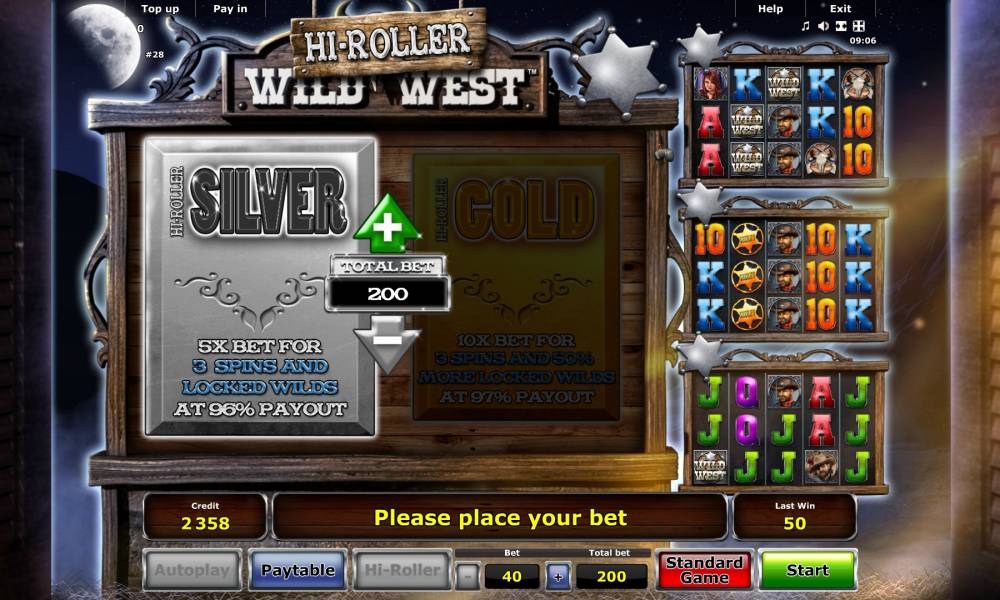Exit the game

point(840,9)
